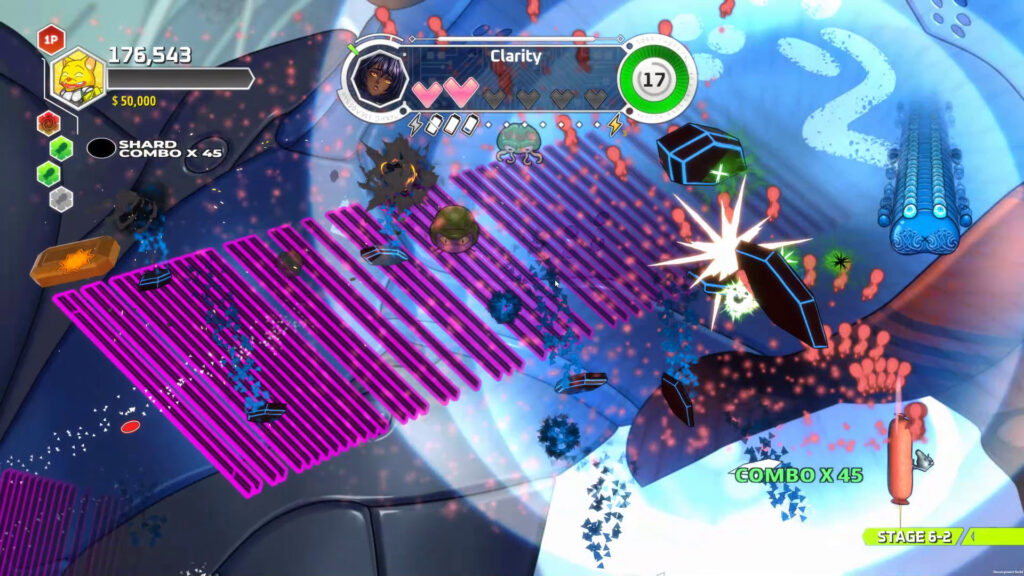Activate the red swirl hexagon icon
The height and width of the screenshot is (576, 1024).
47,123
